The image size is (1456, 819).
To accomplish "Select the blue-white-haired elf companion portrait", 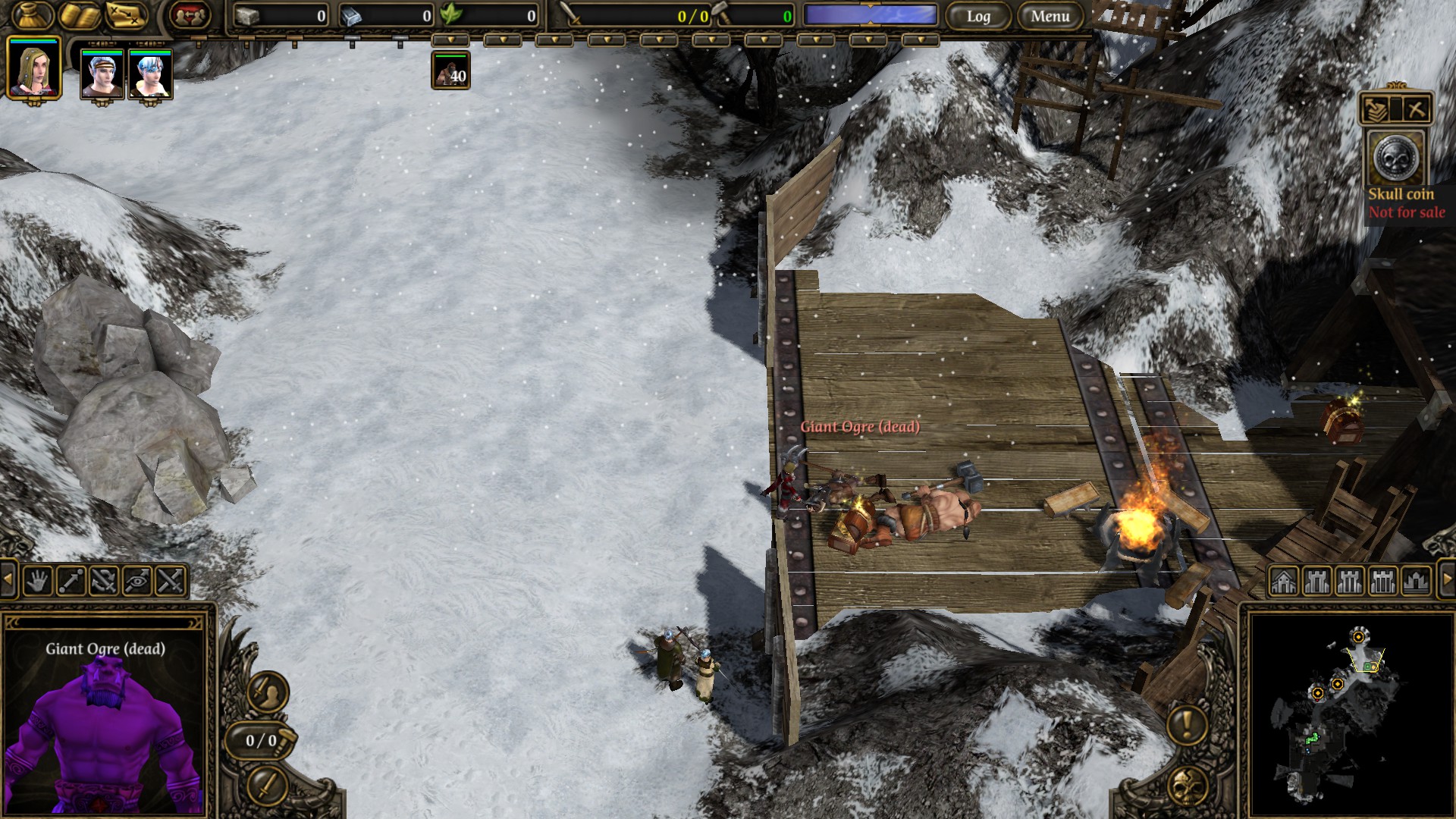I will coord(150,74).
